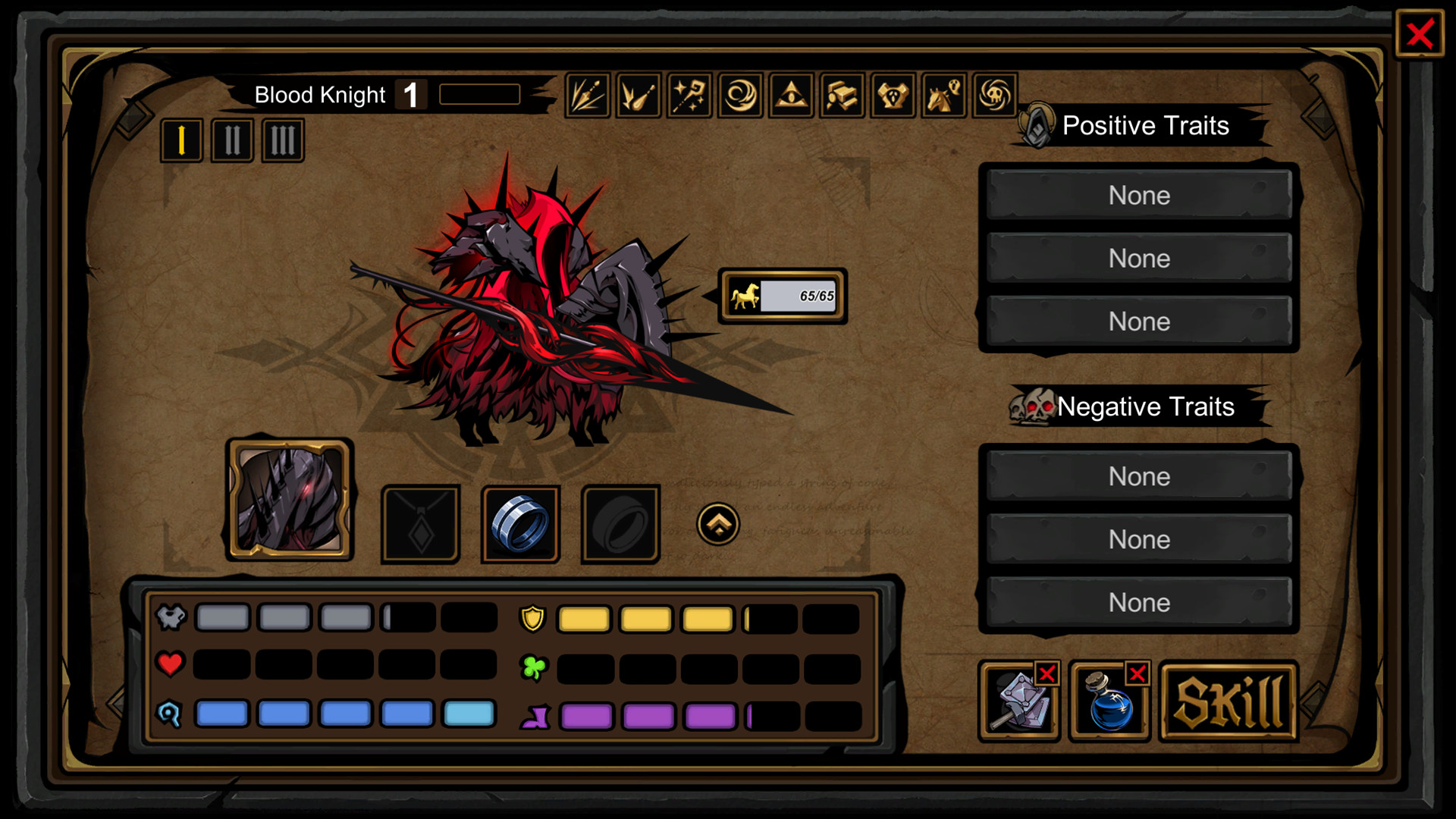This screenshot has width=1456, height=819.
Task: Click the gold upgrade chevron icon
Action: (x=719, y=523)
